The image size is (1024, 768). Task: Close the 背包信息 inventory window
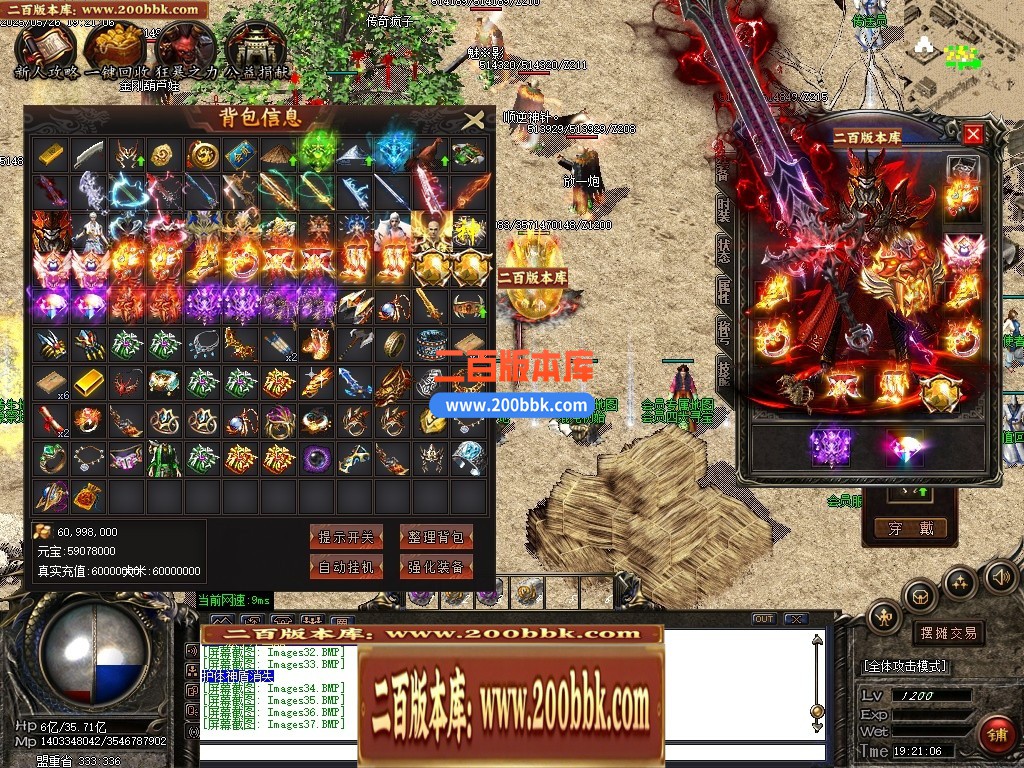(x=473, y=121)
